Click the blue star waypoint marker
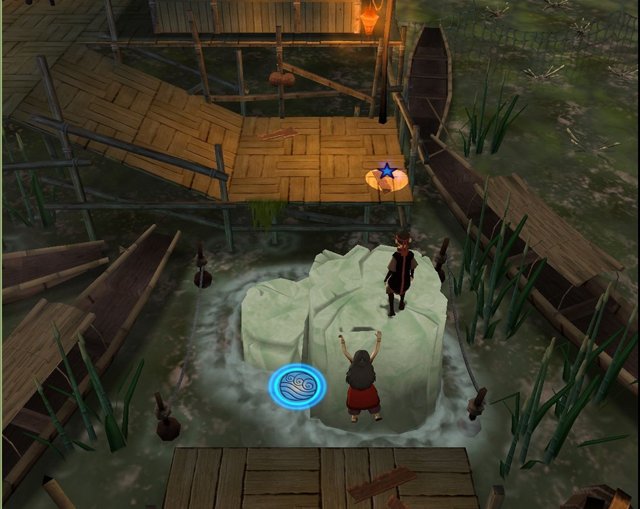Image resolution: width=640 pixels, height=509 pixels. [x=386, y=173]
